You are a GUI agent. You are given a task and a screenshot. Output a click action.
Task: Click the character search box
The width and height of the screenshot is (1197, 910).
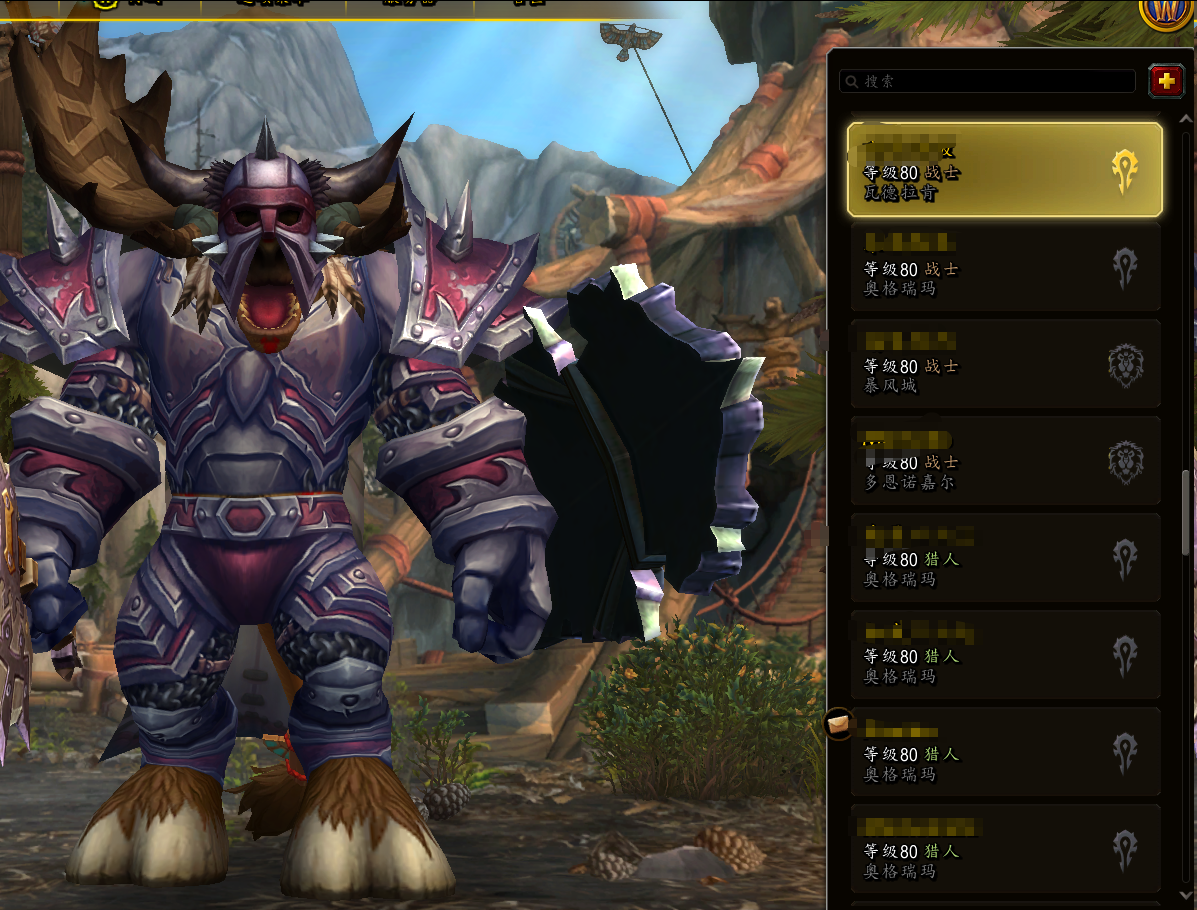click(x=988, y=81)
